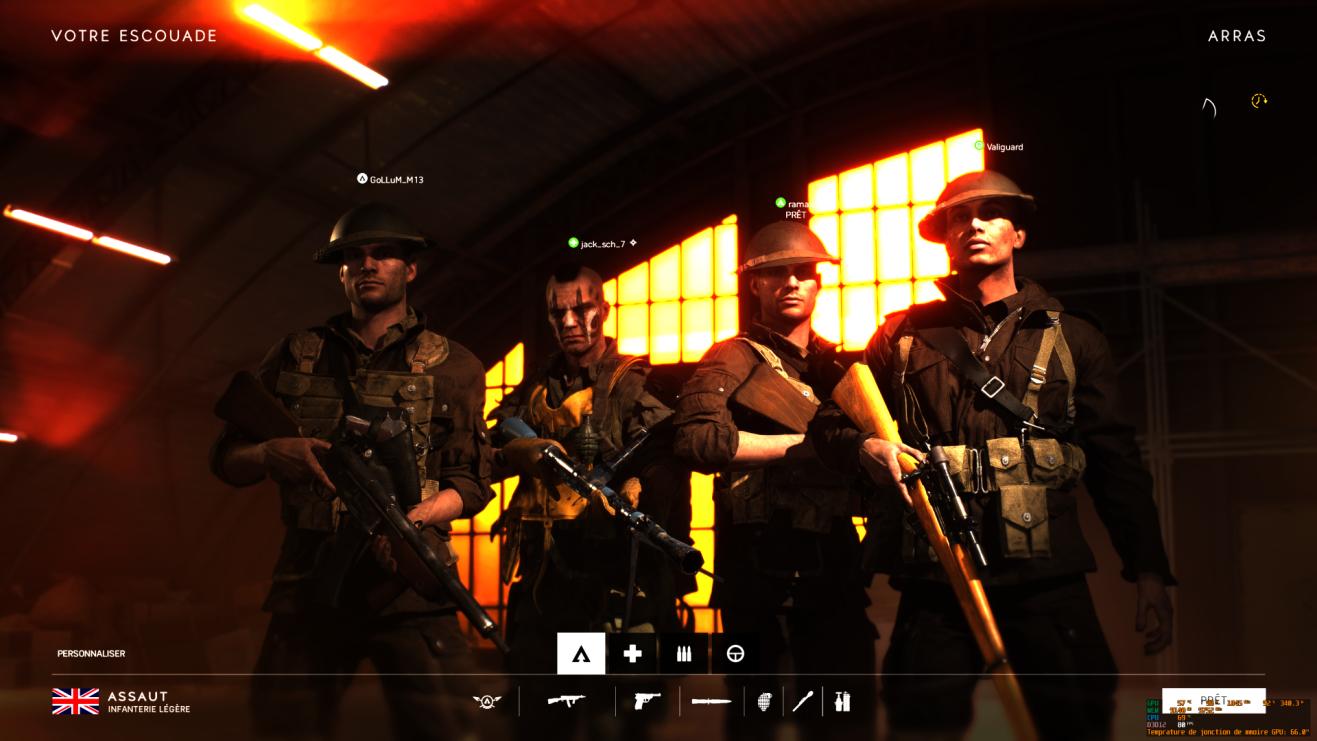Select the melee knife weapon icon
This screenshot has height=741, width=1317.
point(711,702)
